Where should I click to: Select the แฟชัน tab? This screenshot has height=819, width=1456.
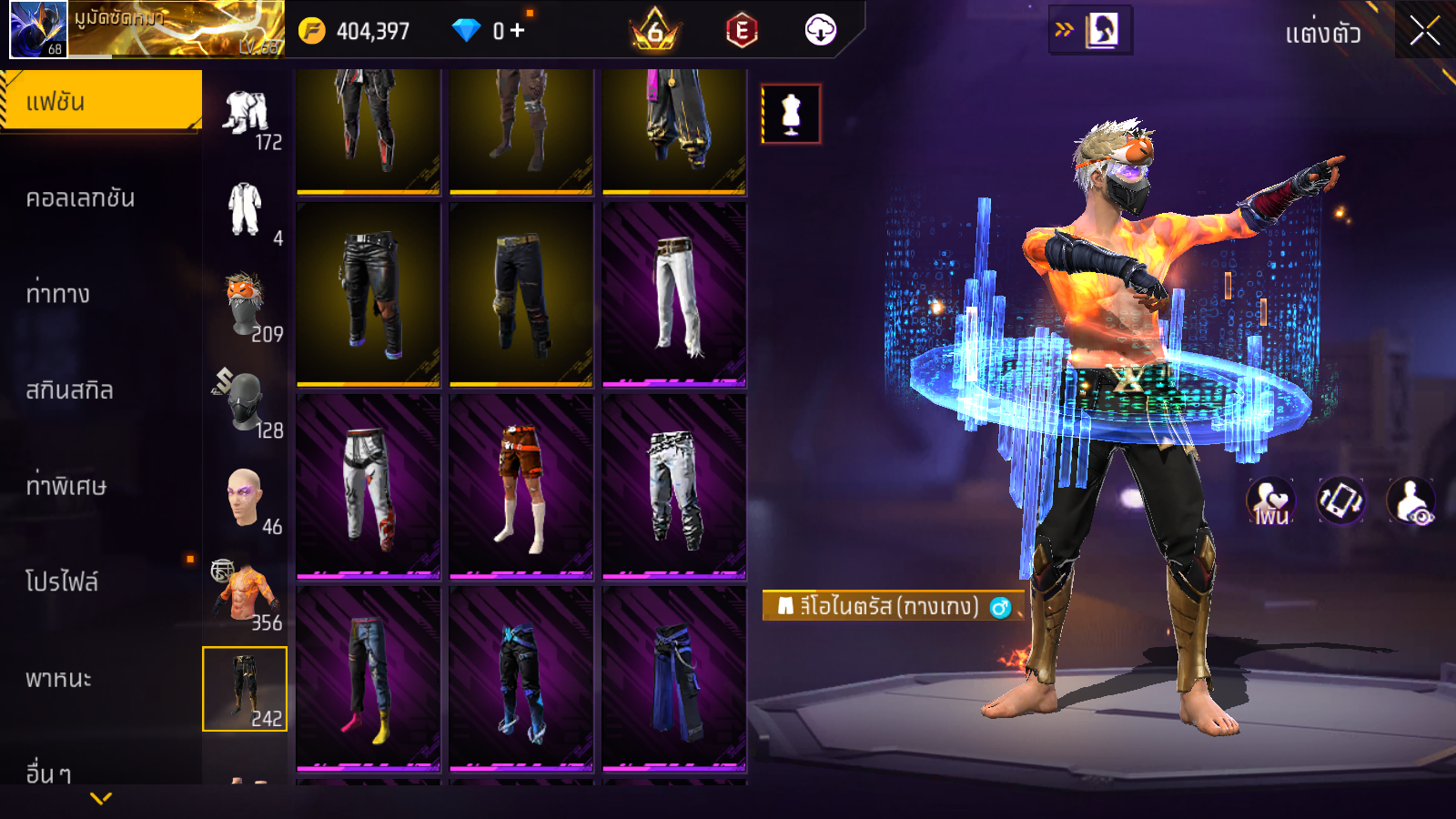(100, 101)
